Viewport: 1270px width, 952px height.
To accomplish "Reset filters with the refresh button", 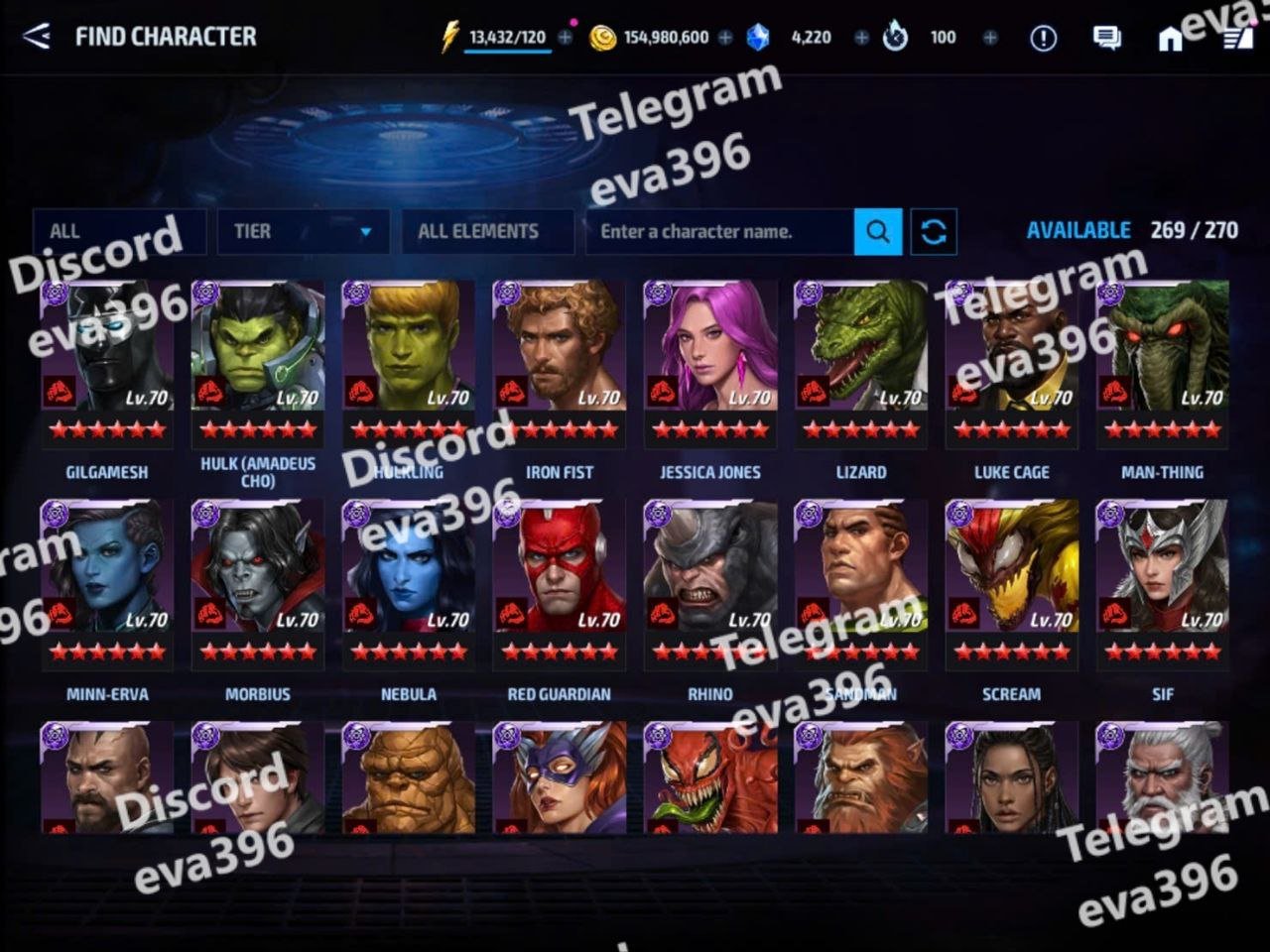I will pyautogui.click(x=934, y=231).
